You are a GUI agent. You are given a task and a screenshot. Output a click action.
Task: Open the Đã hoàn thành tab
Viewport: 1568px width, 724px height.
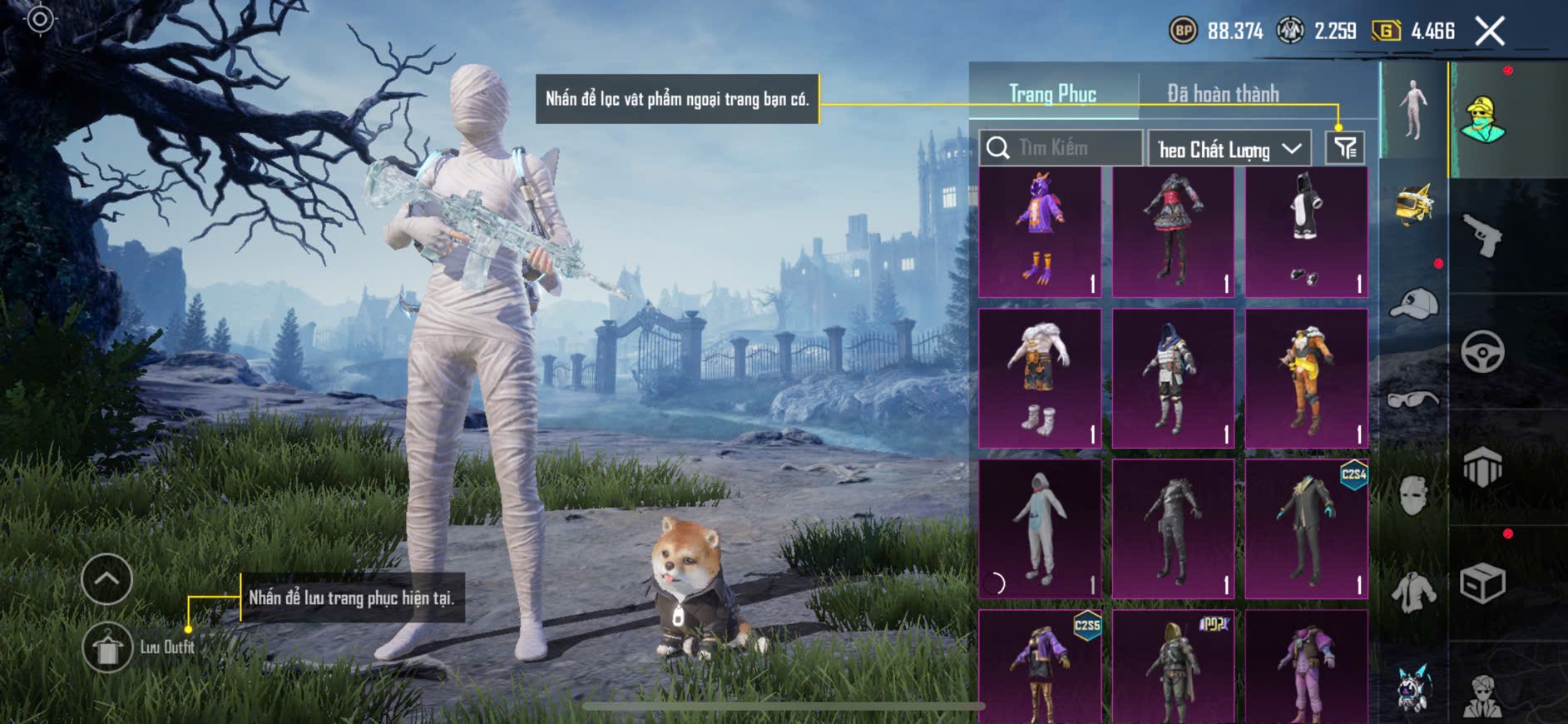pos(1222,94)
